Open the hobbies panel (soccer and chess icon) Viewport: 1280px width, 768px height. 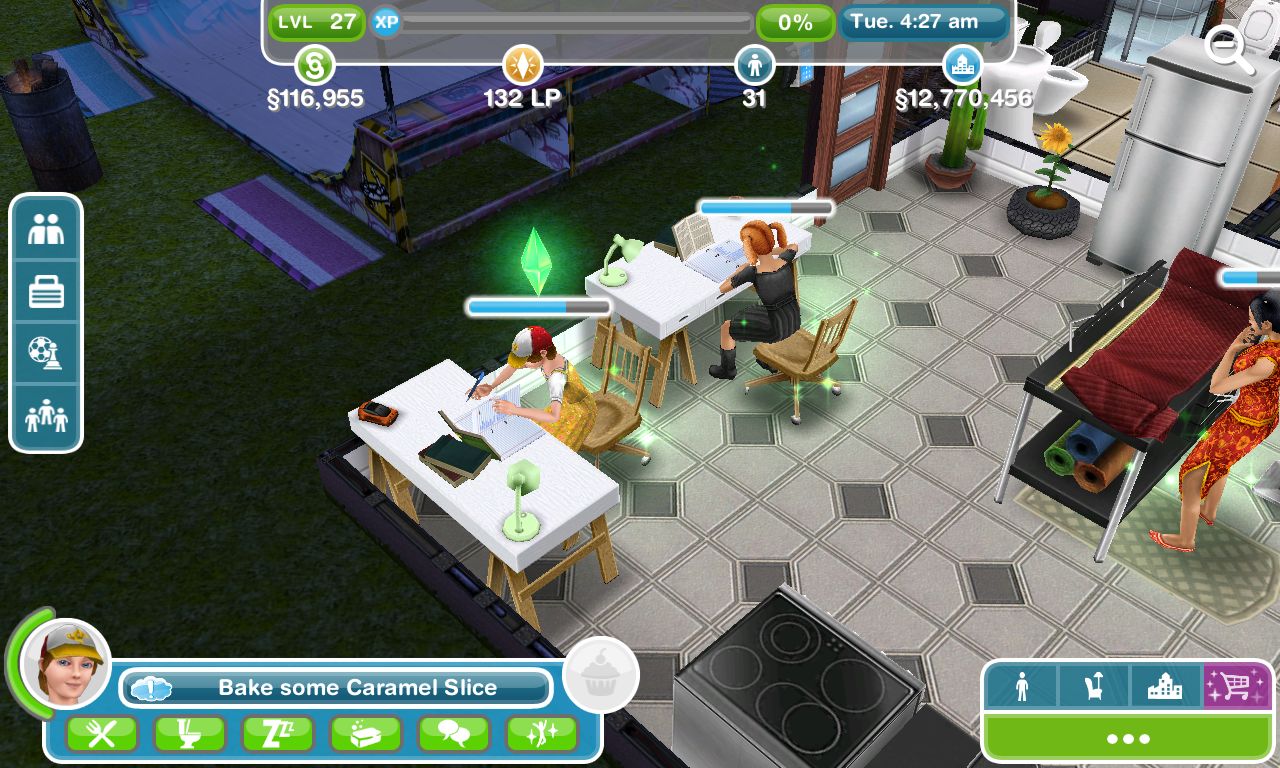45,350
